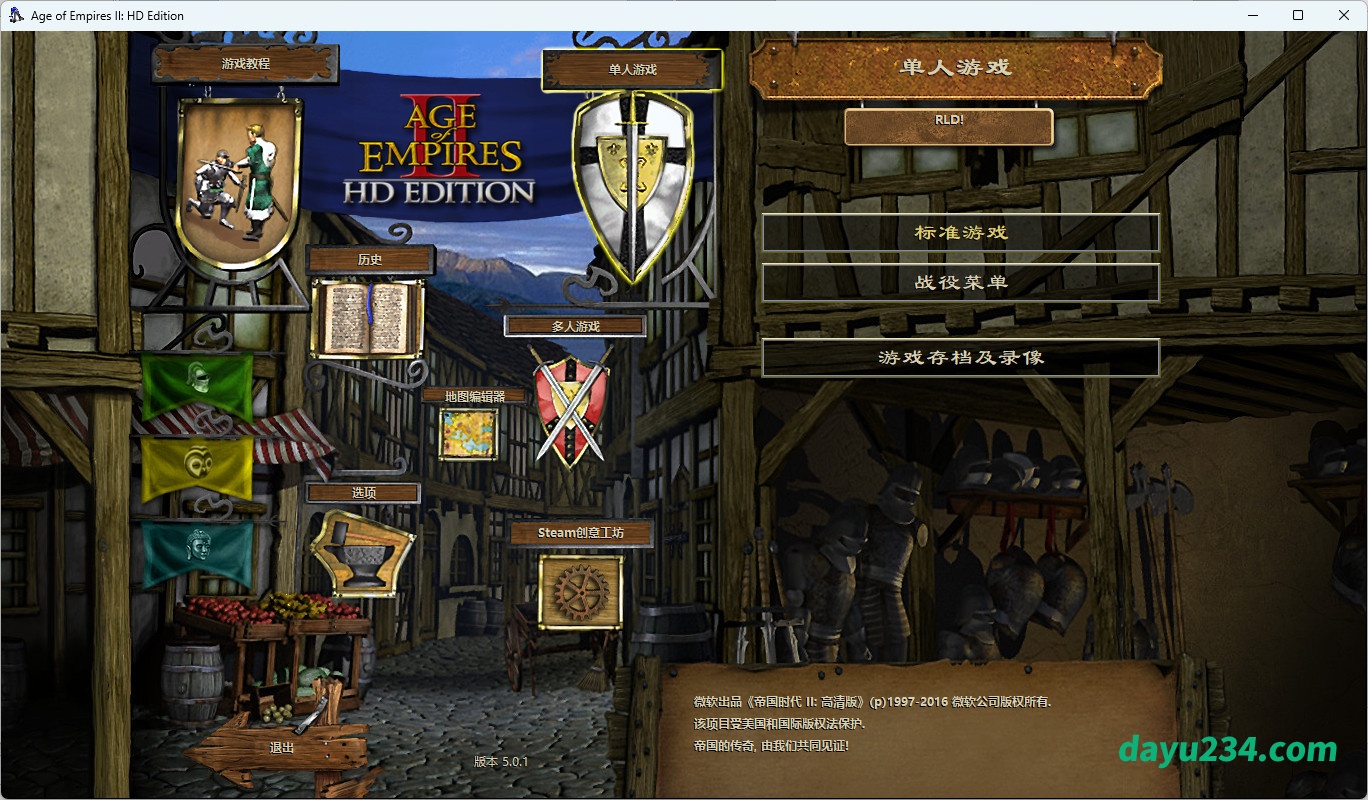Open the 游戏教程 tutorial sign
Screen dimensions: 1368x800
pyautogui.click(x=245, y=64)
